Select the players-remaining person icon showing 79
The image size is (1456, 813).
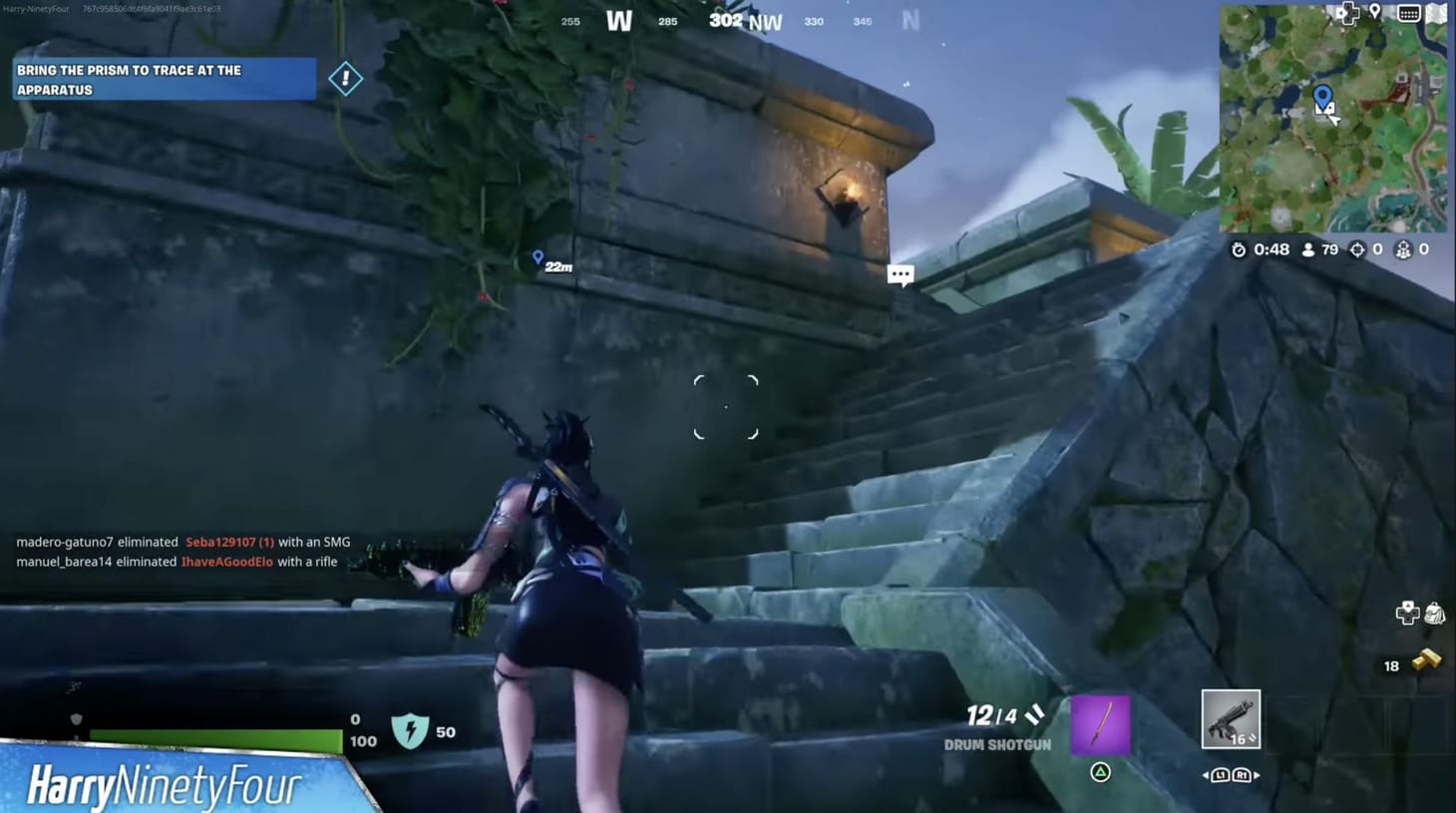pos(1309,249)
